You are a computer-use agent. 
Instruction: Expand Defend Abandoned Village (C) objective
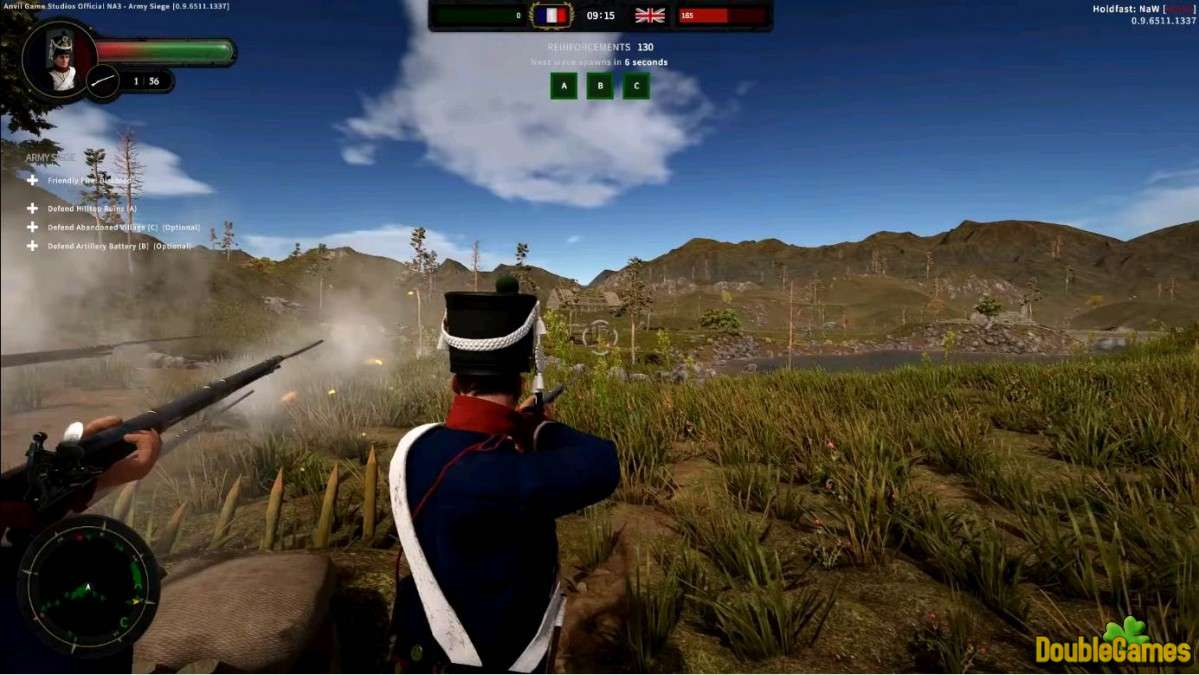coord(33,227)
